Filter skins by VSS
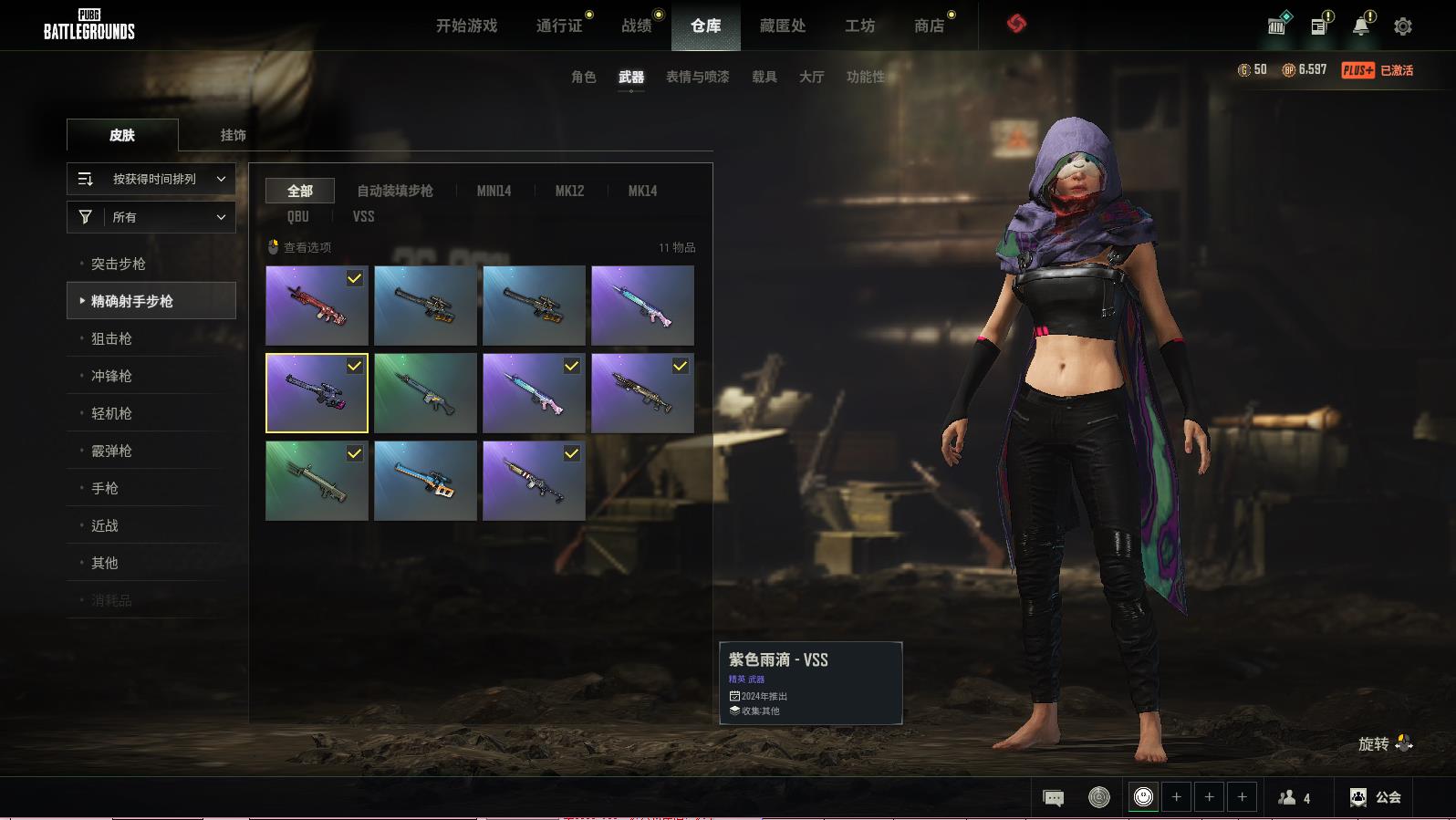This screenshot has height=820, width=1456. coord(363,216)
